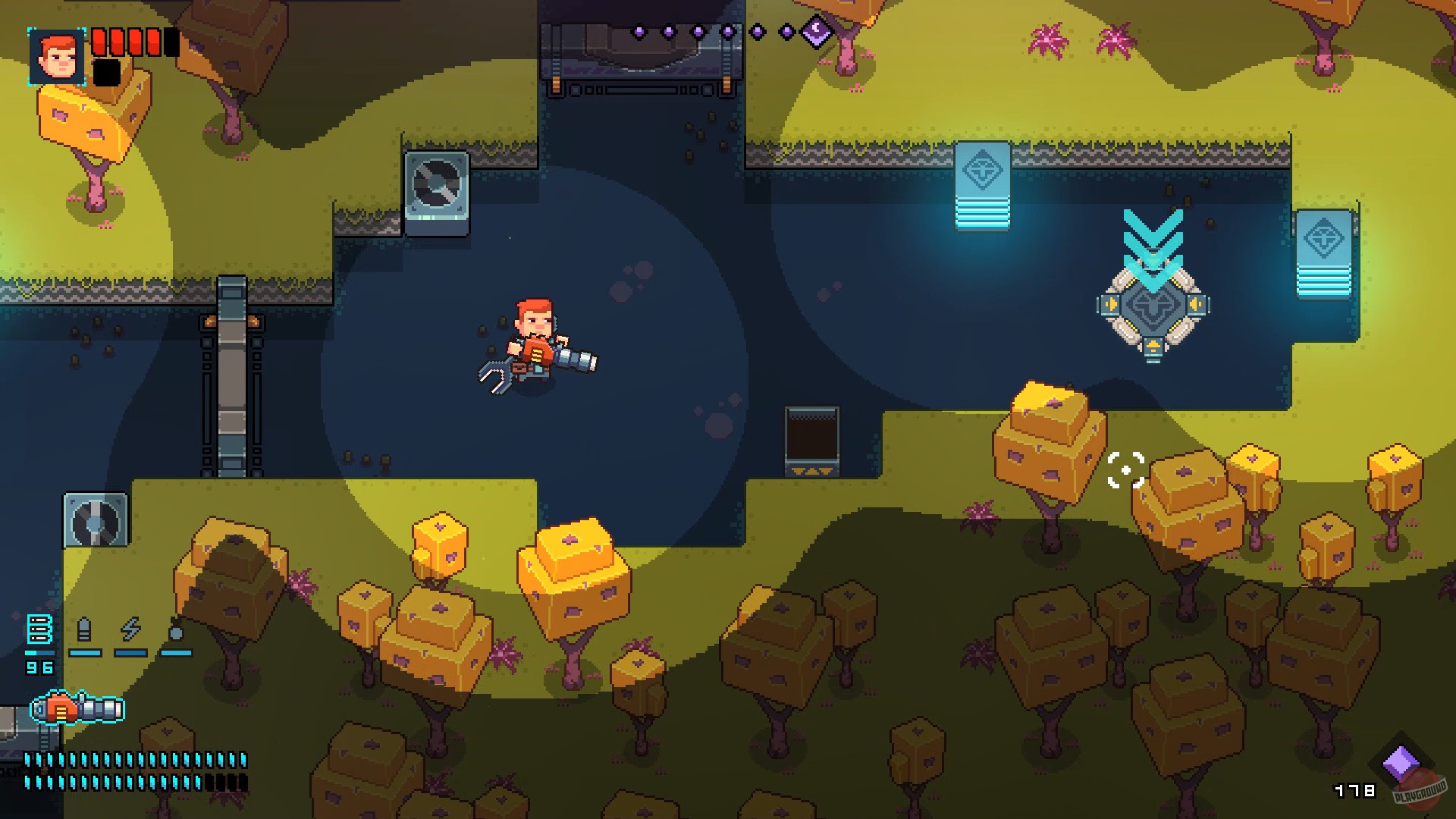Click the bullet ammo type icon

point(85,627)
